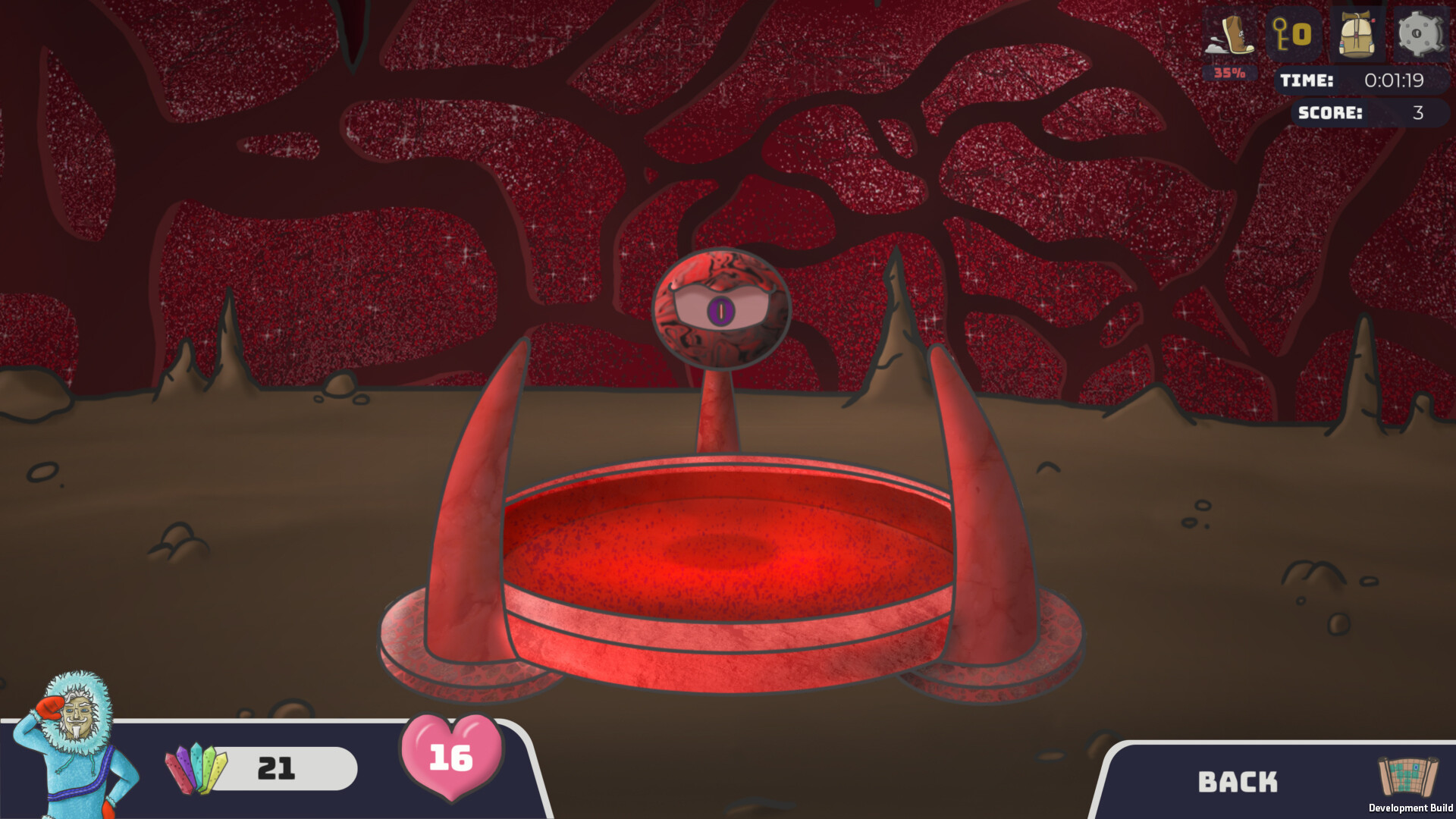Select the top-right HUD status bar
Viewport: 1456px width, 819px height.
pos(1327,34)
